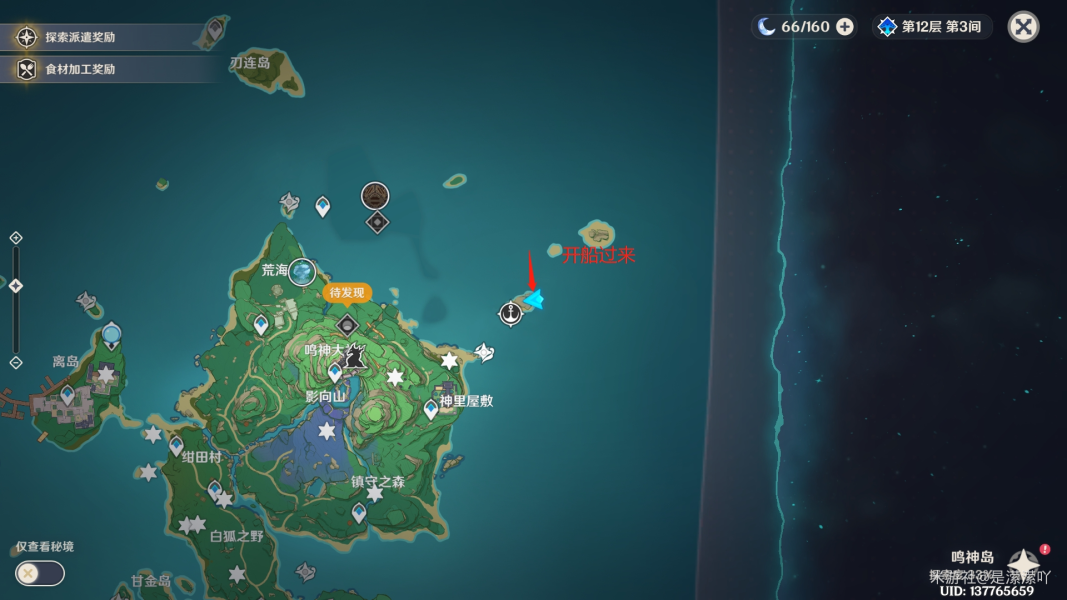Toggle the 仅查看秘境 domains-only switch
This screenshot has width=1067, height=600.
[x=40, y=573]
